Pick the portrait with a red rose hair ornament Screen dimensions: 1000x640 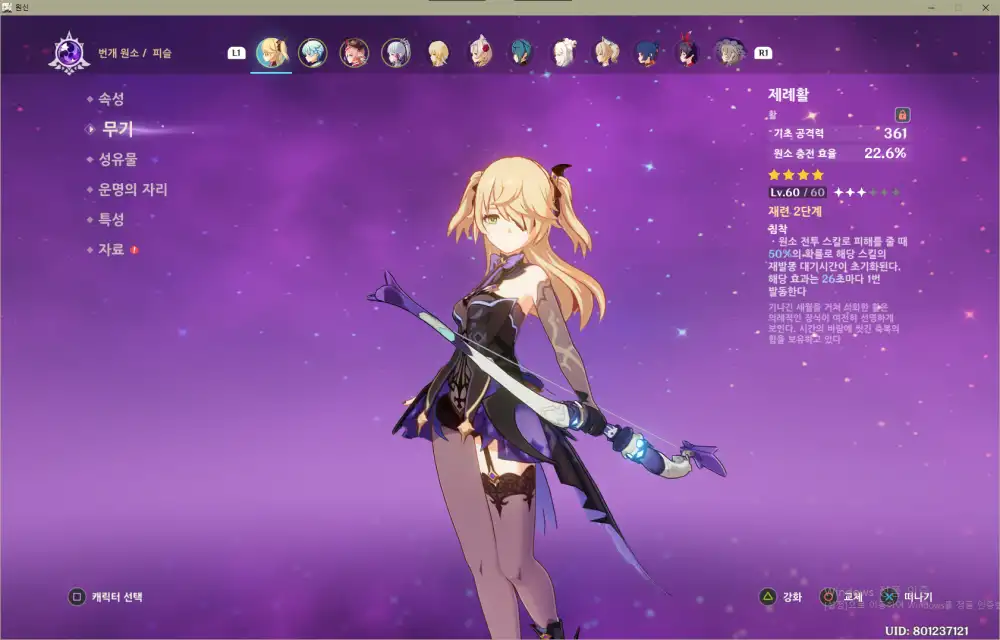pos(481,52)
